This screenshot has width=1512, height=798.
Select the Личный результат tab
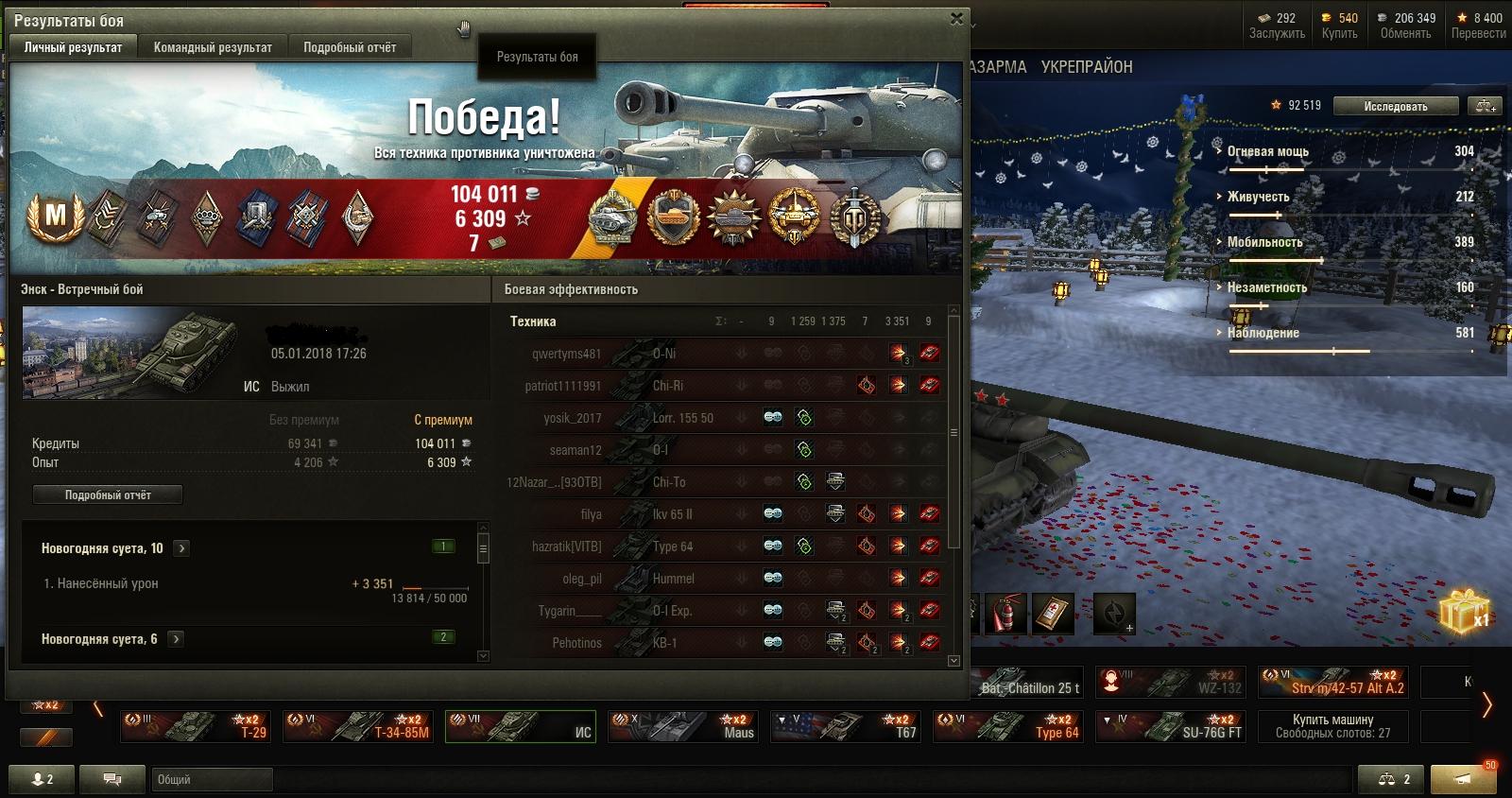pos(73,47)
